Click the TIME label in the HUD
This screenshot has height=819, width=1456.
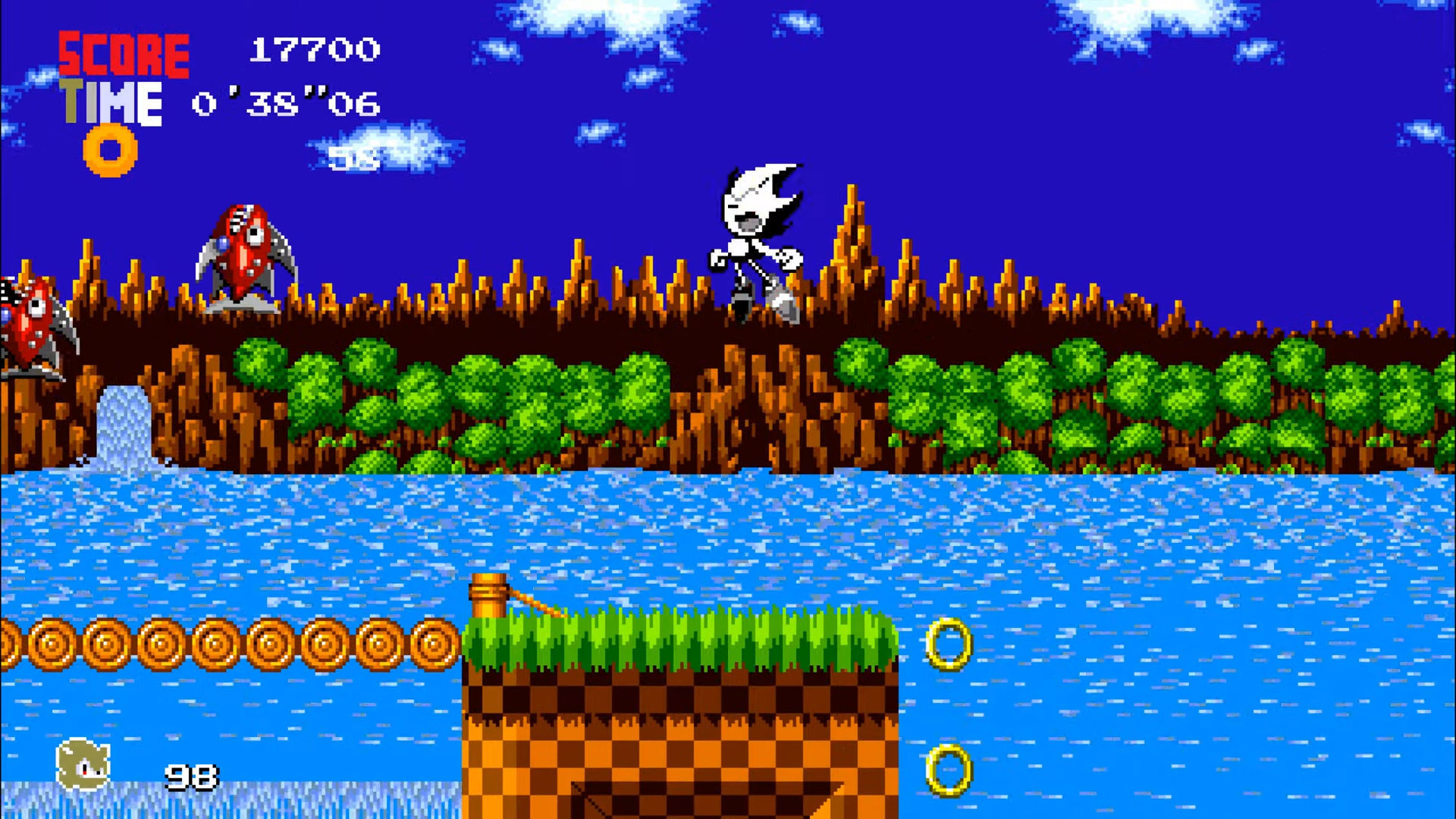click(112, 102)
